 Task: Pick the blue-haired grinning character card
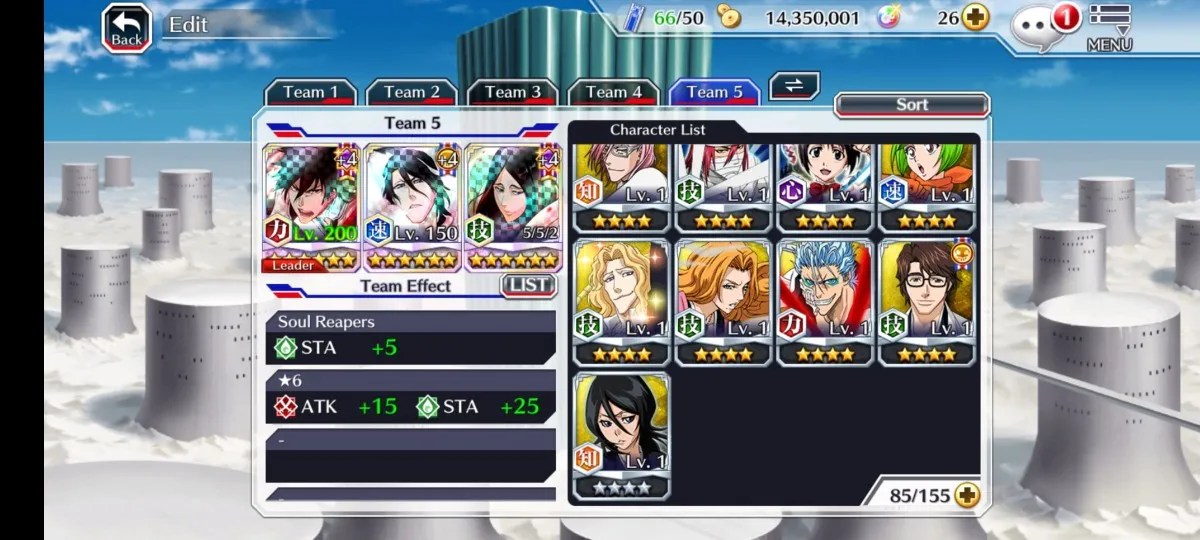(825, 302)
